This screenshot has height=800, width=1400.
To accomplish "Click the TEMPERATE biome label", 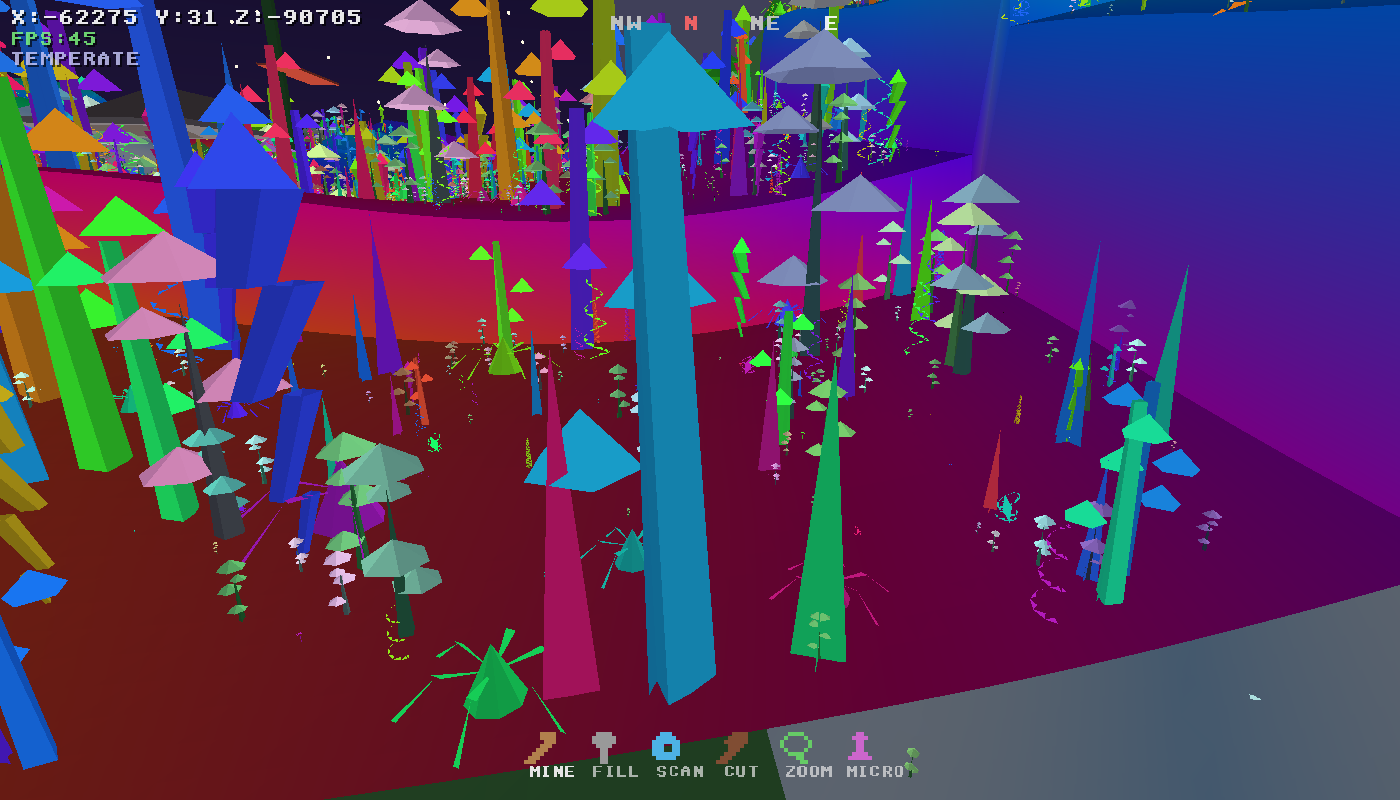I will point(72,58).
